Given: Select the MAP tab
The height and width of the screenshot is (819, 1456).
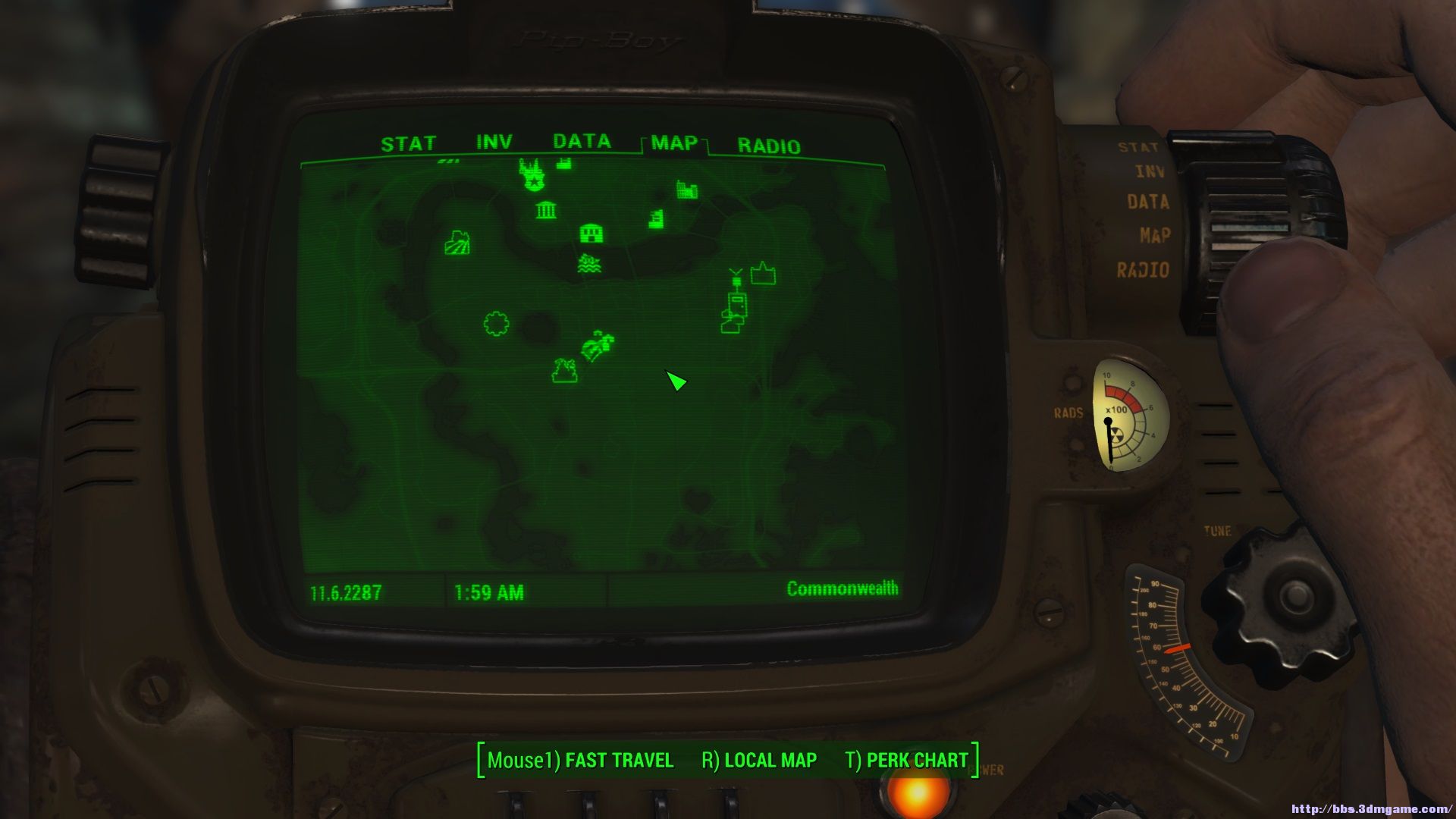Looking at the screenshot, I should (x=673, y=143).
